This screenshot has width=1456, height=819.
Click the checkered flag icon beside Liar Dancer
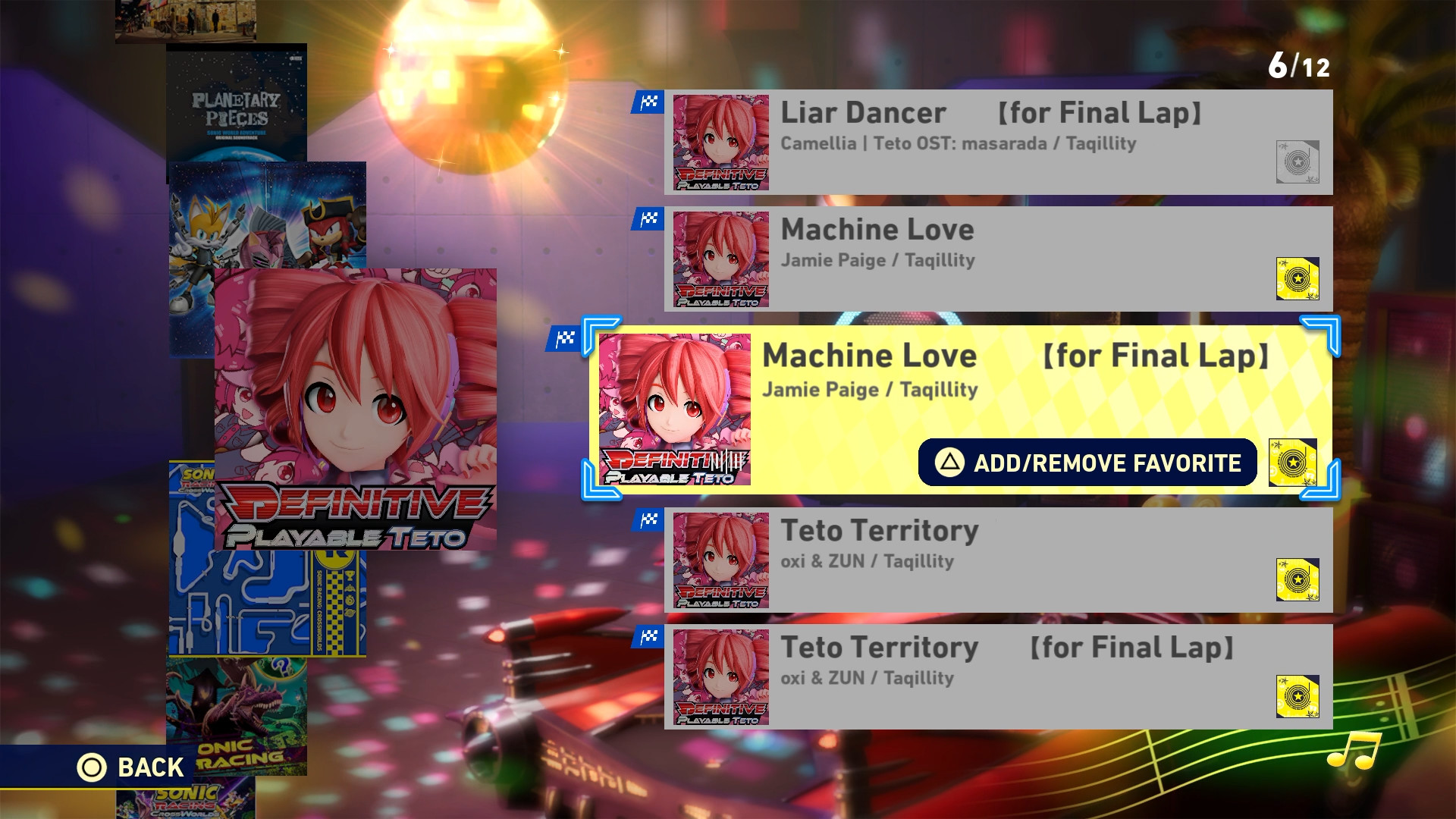click(648, 101)
